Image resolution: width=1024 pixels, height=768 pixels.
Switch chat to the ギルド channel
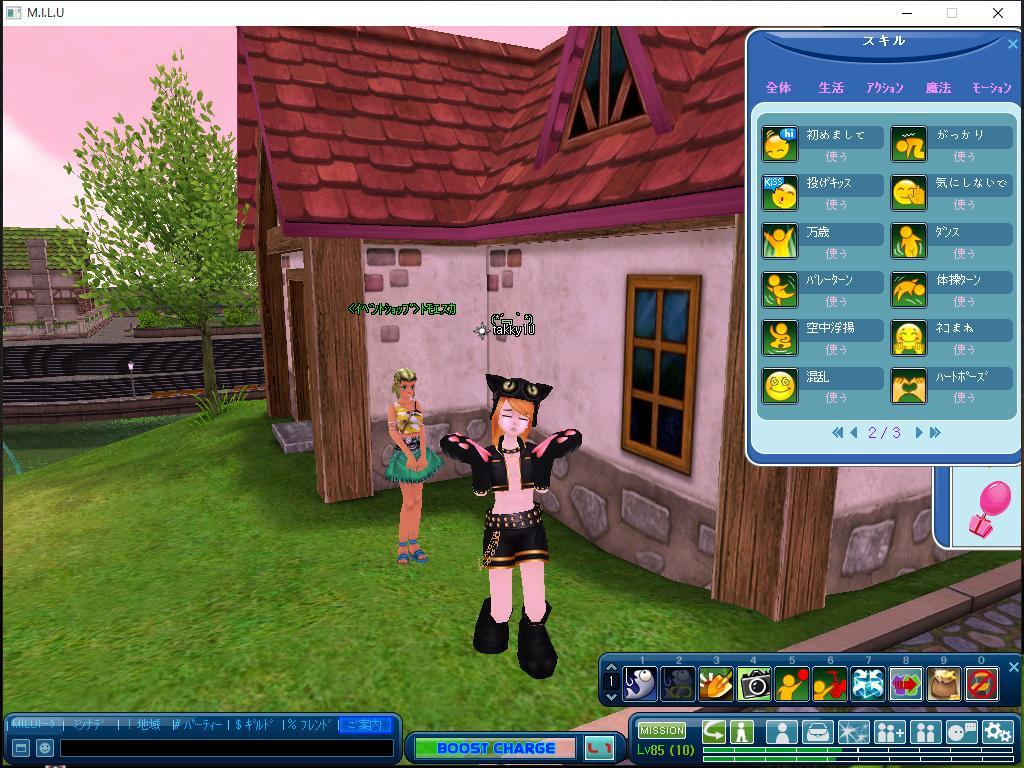[257, 725]
